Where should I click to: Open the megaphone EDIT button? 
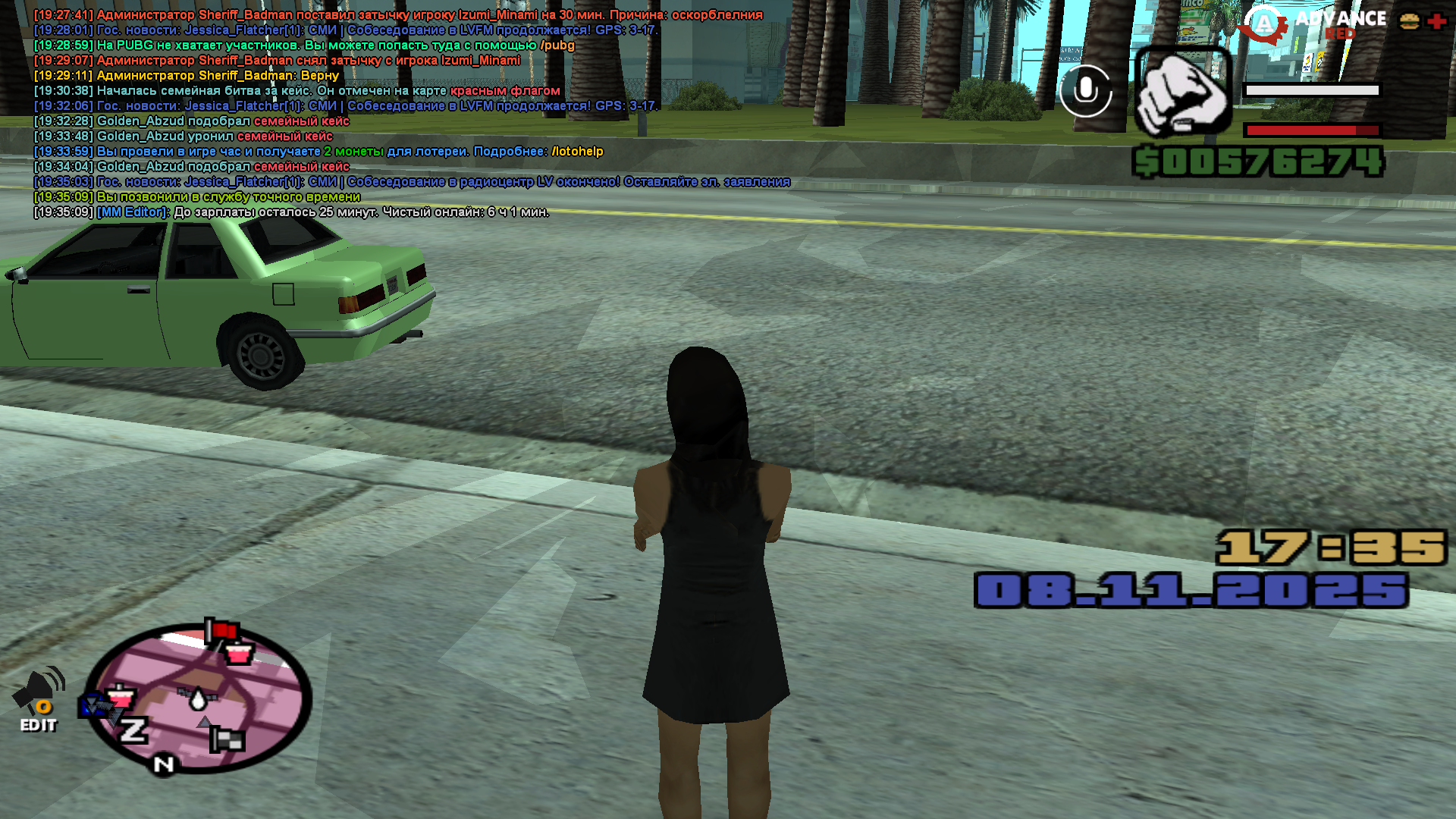pyautogui.click(x=39, y=701)
